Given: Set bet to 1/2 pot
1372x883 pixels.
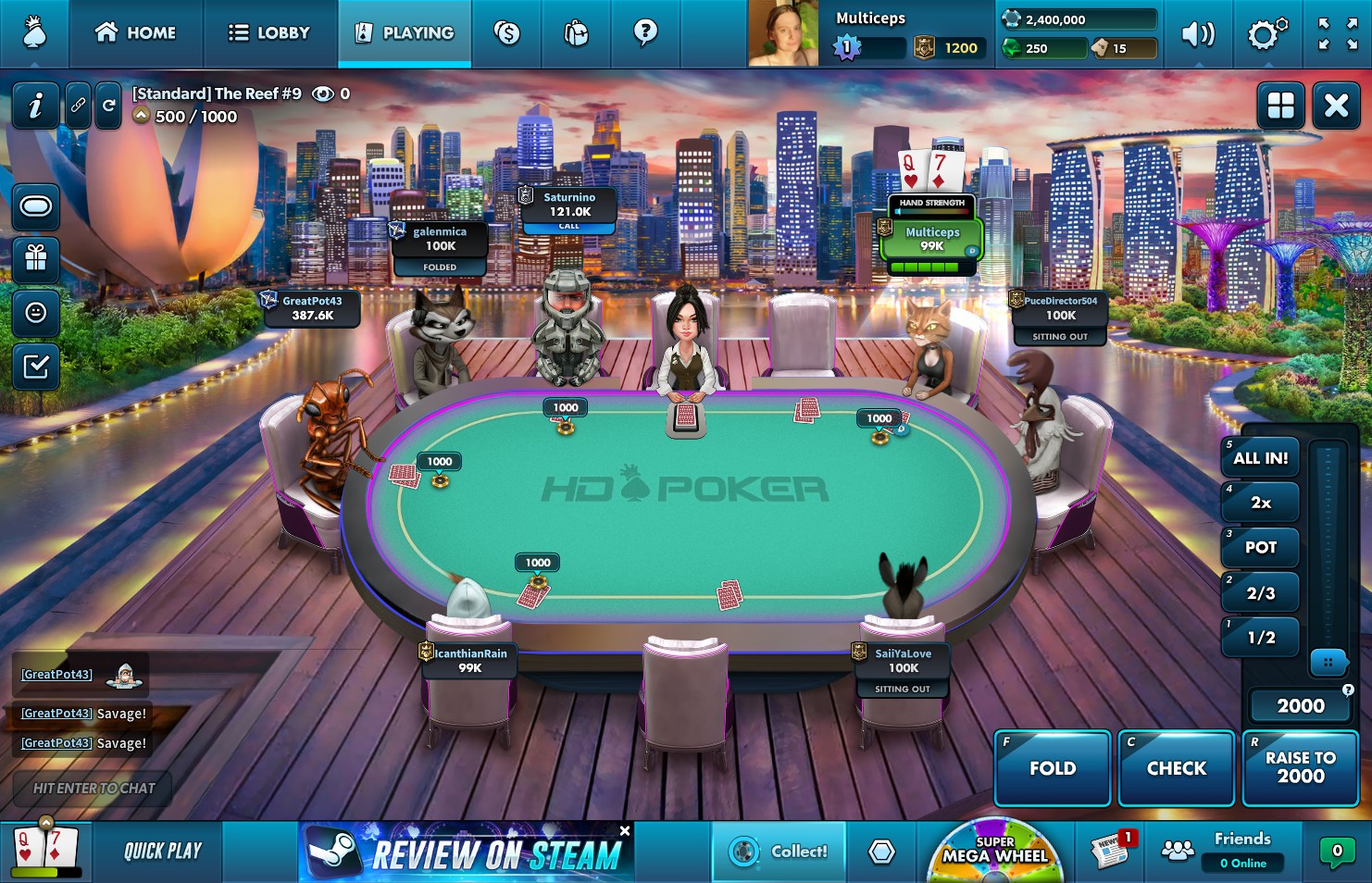Looking at the screenshot, I should pos(1260,638).
